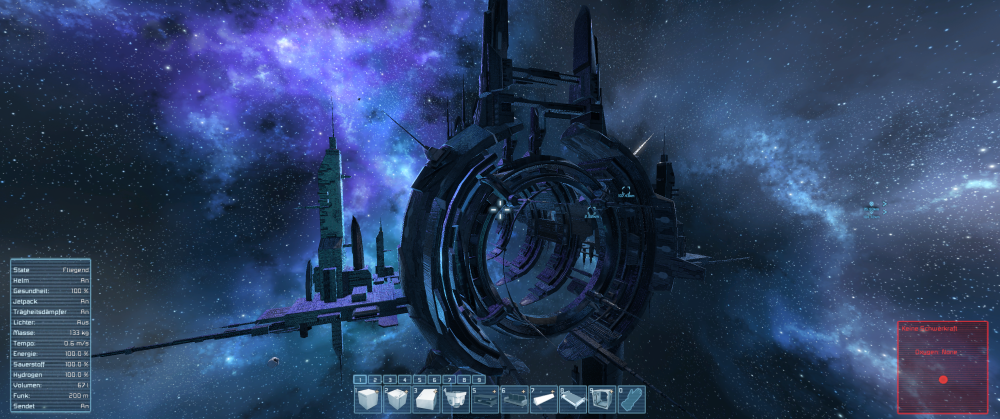Select the round pod block in slot 4
The image size is (1000, 419).
point(456,399)
